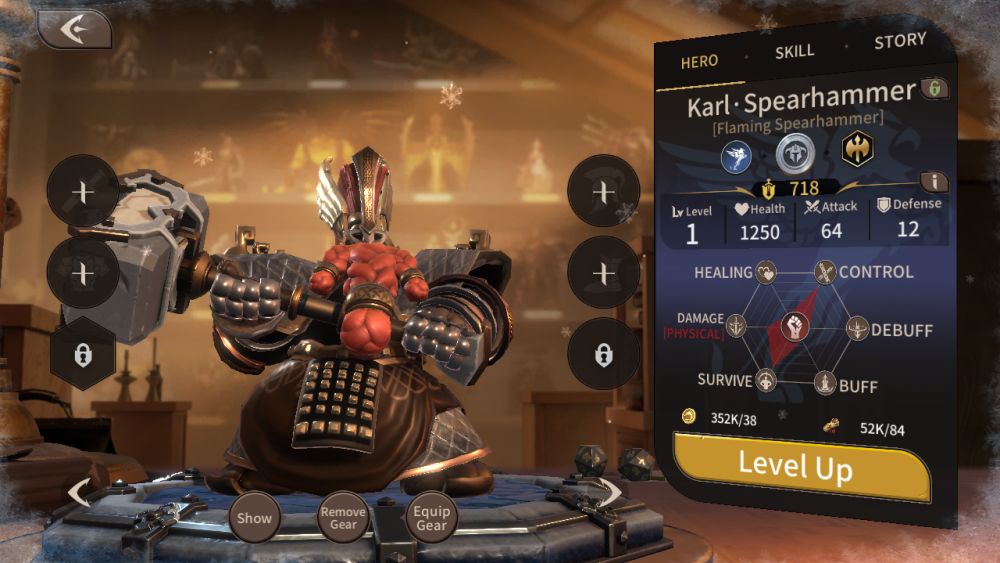
Task: Choose Remove Gear
Action: coord(343,518)
